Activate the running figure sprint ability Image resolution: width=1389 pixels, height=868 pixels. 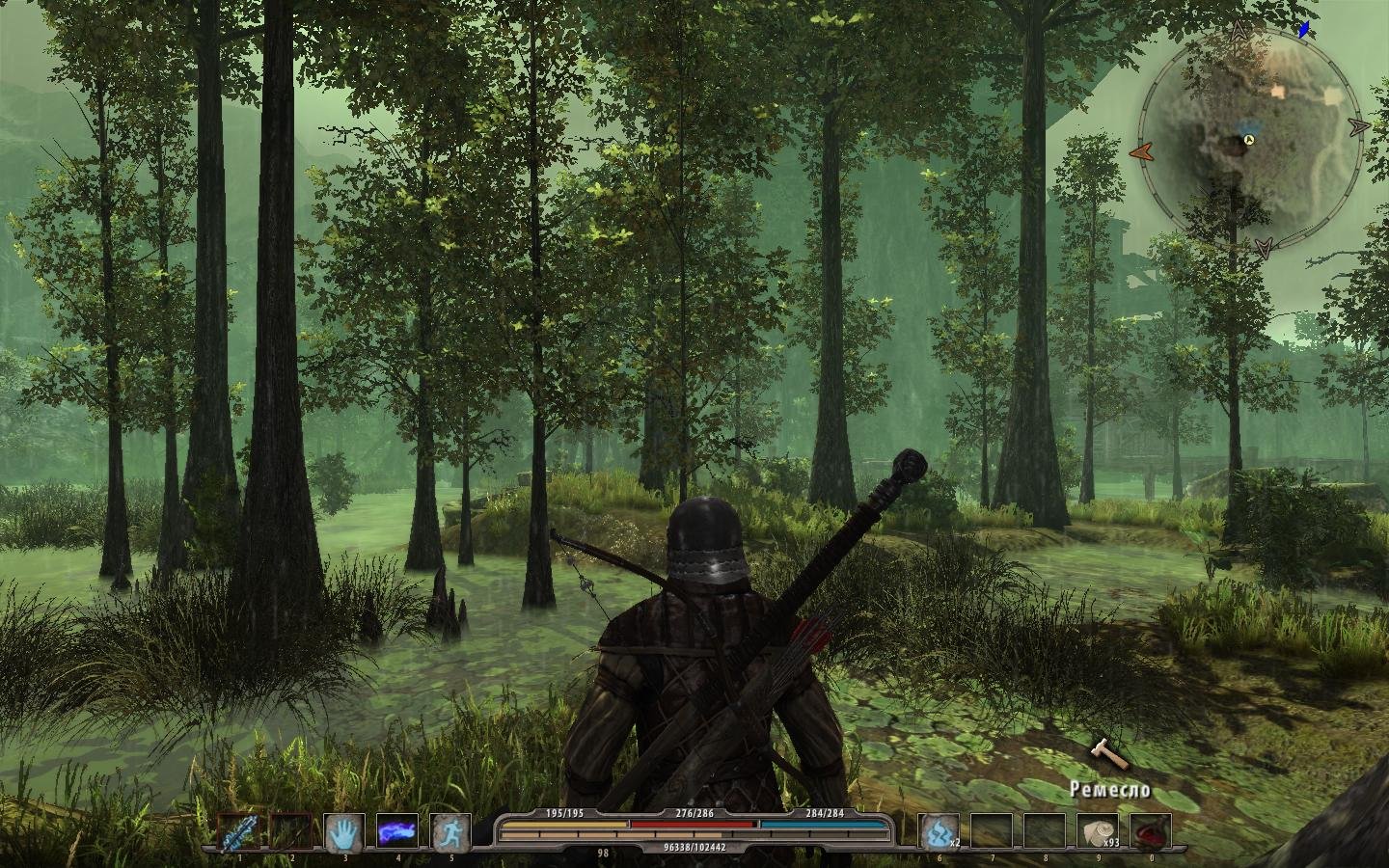pyautogui.click(x=449, y=832)
